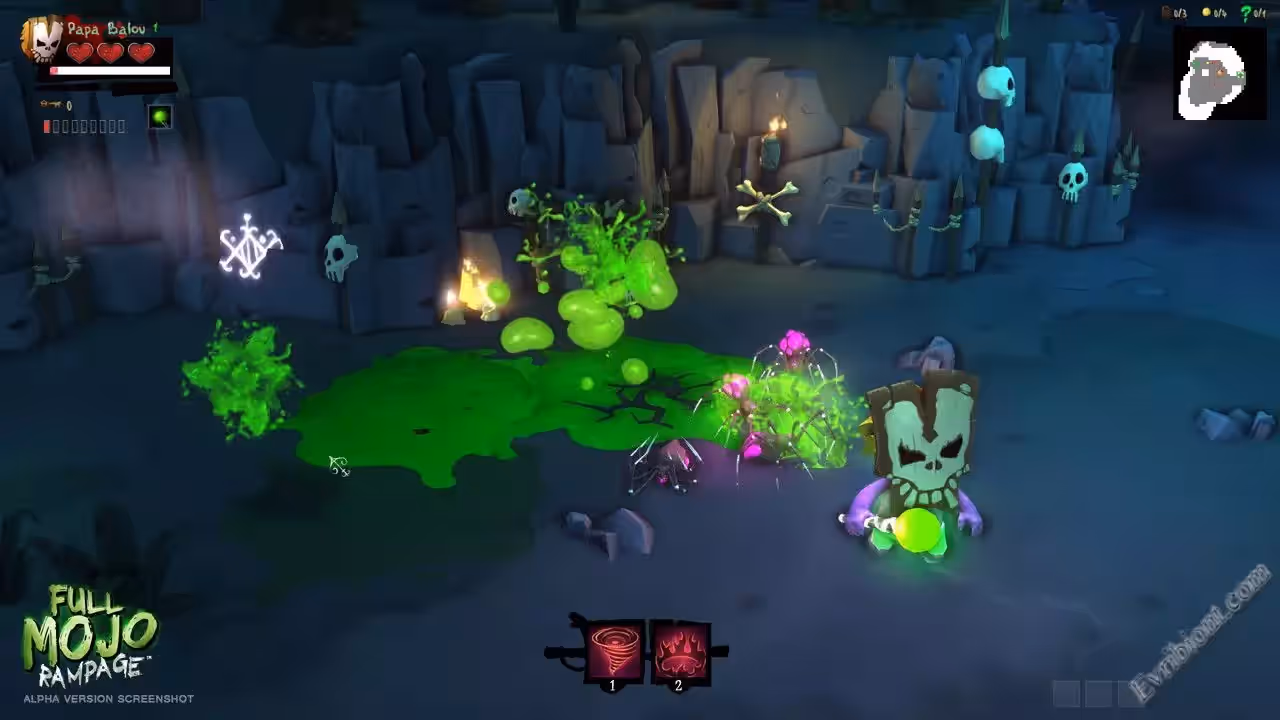1280x720 pixels.
Task: Click the green orb weapon icon
Action: click(160, 117)
